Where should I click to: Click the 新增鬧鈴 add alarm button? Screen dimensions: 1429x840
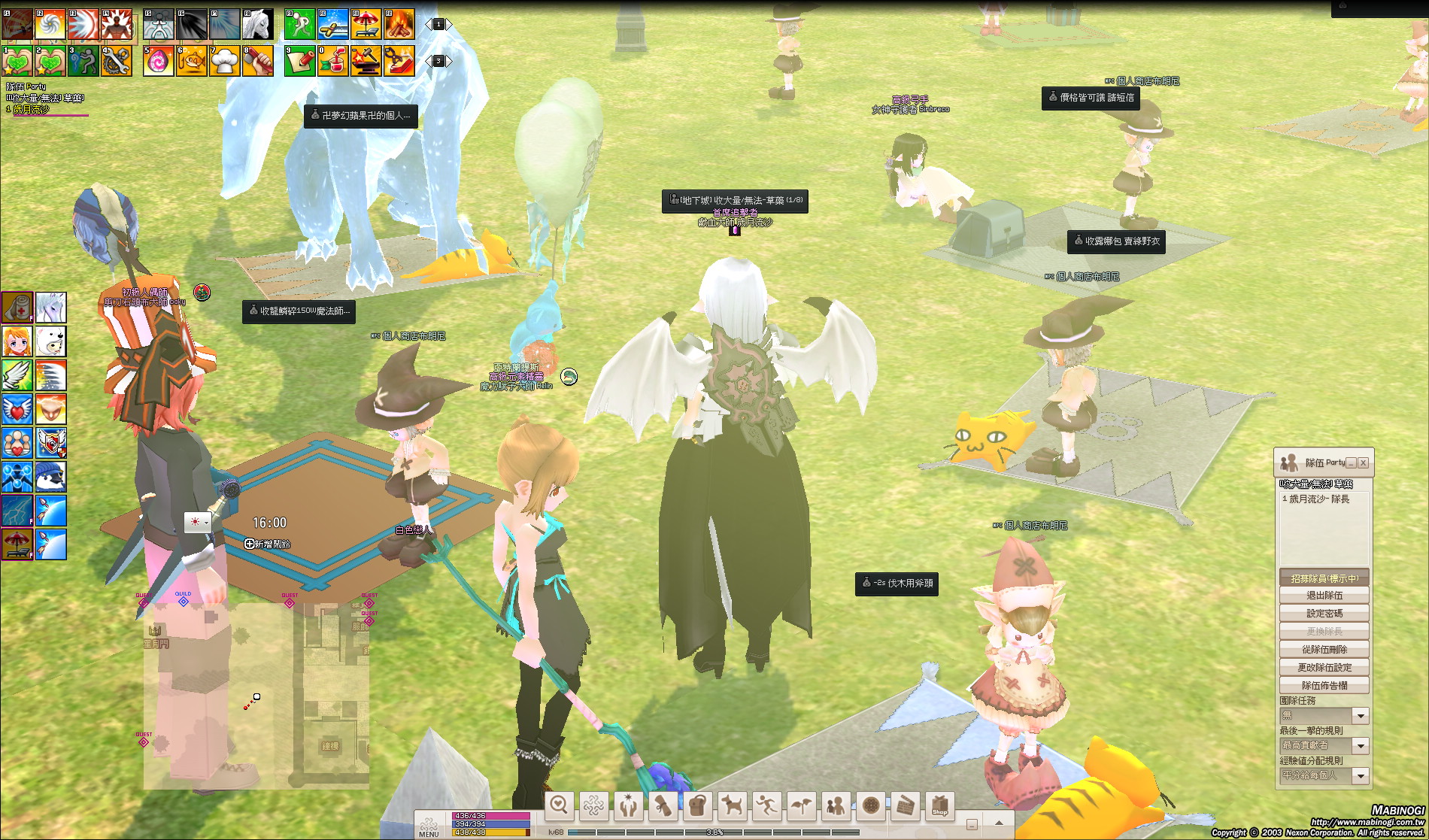pyautogui.click(x=268, y=544)
